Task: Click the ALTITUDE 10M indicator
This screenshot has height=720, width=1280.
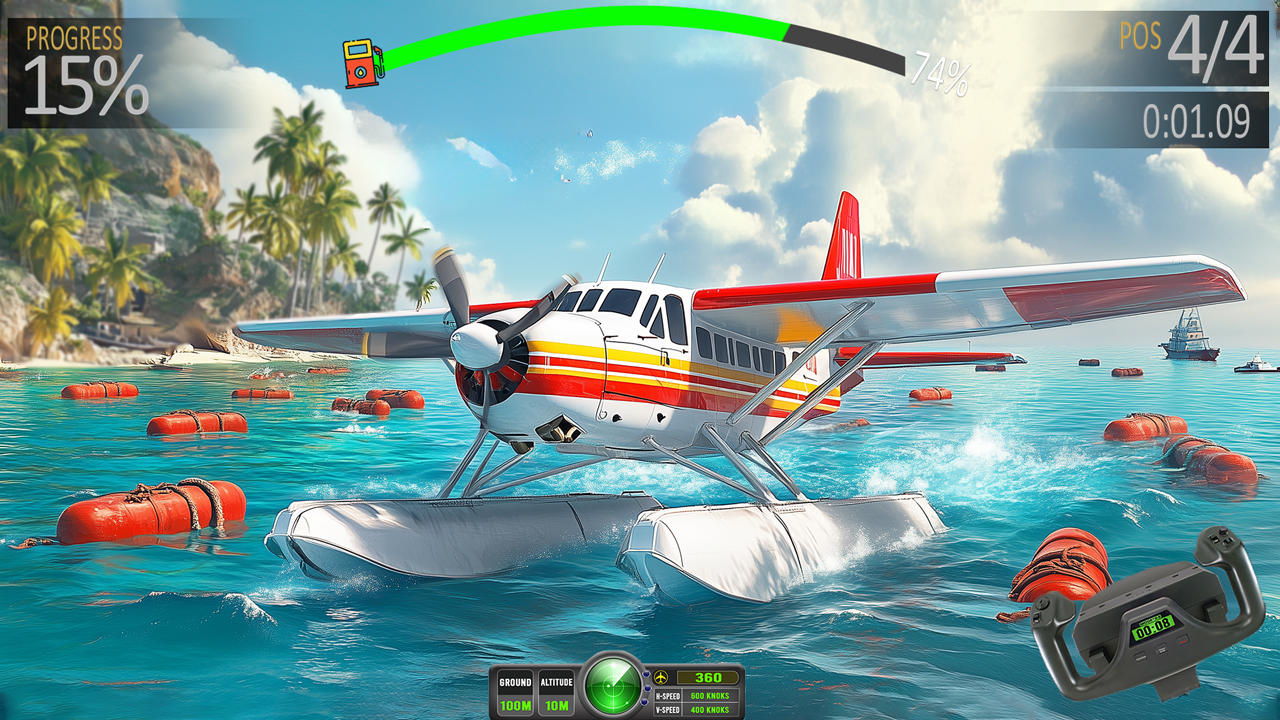Action: [x=557, y=693]
